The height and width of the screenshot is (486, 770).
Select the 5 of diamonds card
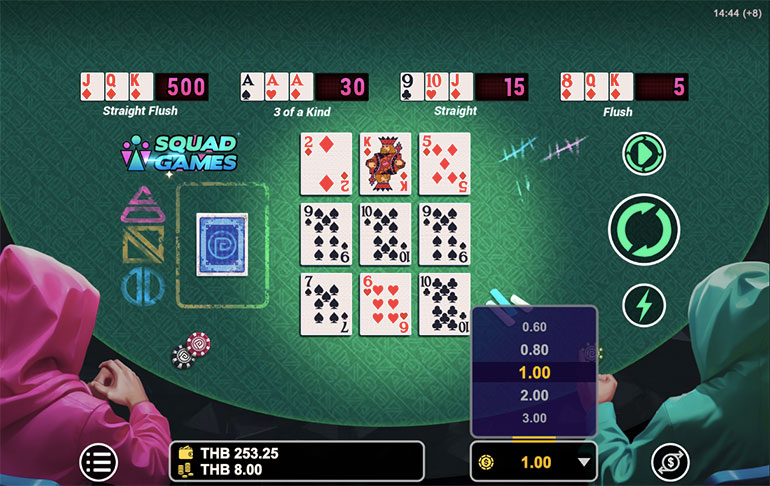(444, 163)
